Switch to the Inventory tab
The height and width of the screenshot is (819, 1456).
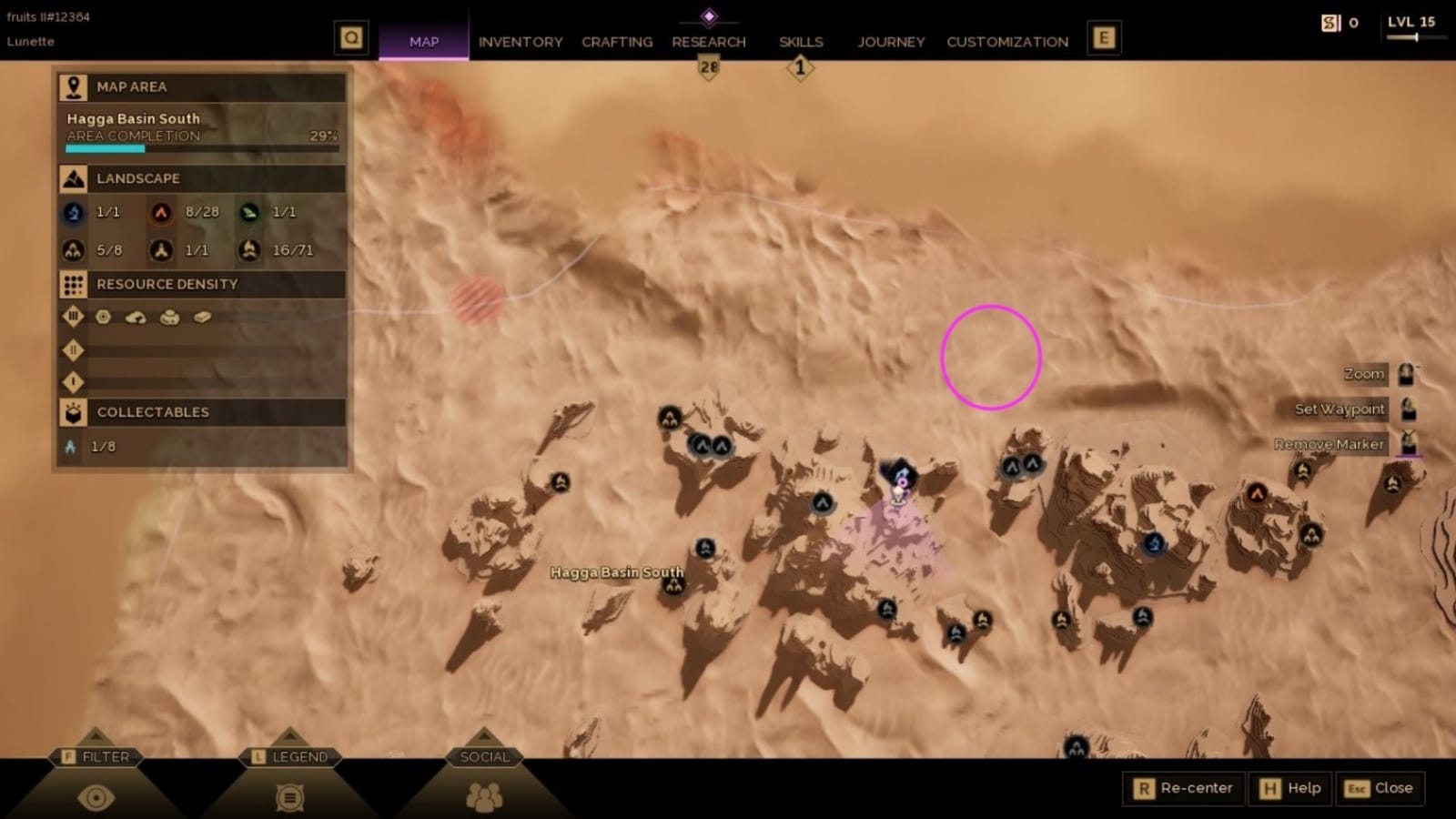(521, 42)
